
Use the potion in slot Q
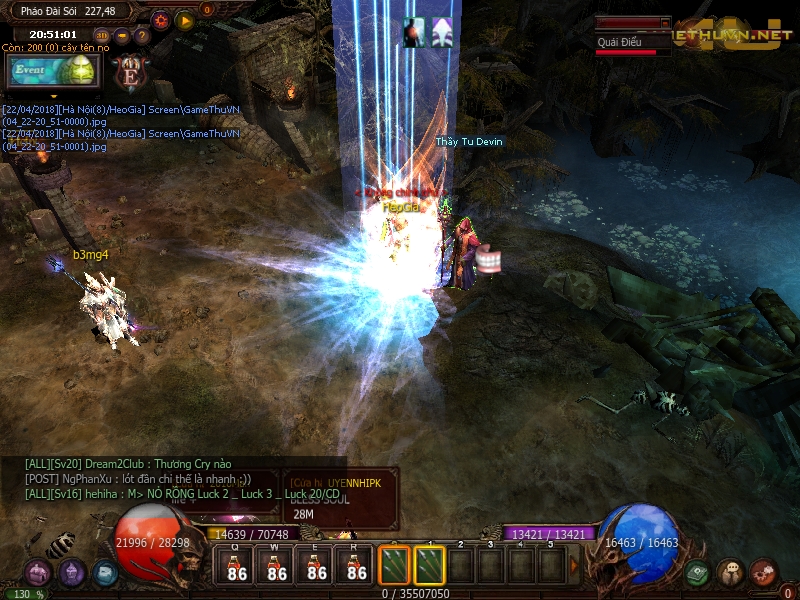[237, 566]
